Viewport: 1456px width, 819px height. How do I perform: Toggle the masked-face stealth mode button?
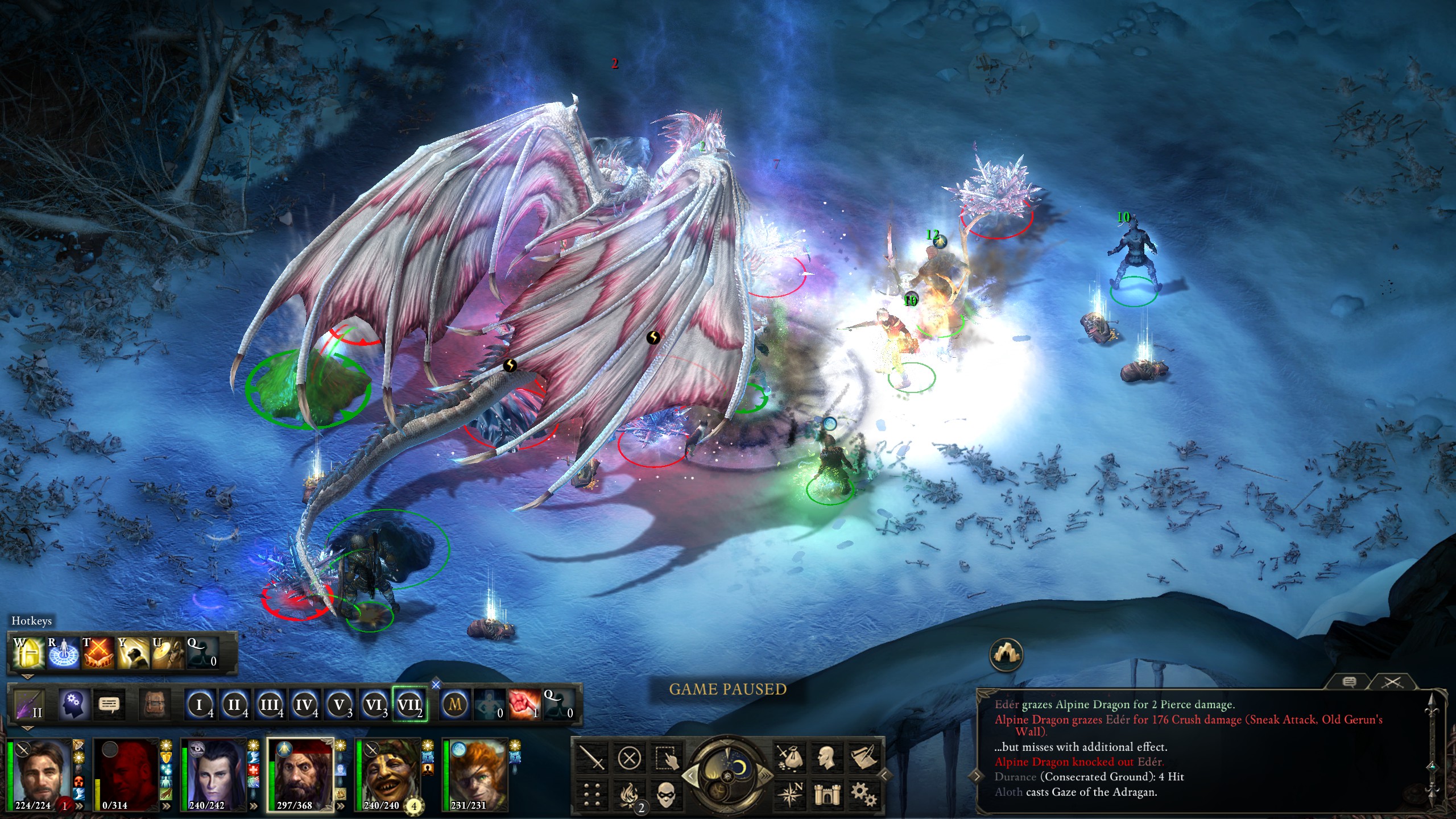tap(667, 795)
